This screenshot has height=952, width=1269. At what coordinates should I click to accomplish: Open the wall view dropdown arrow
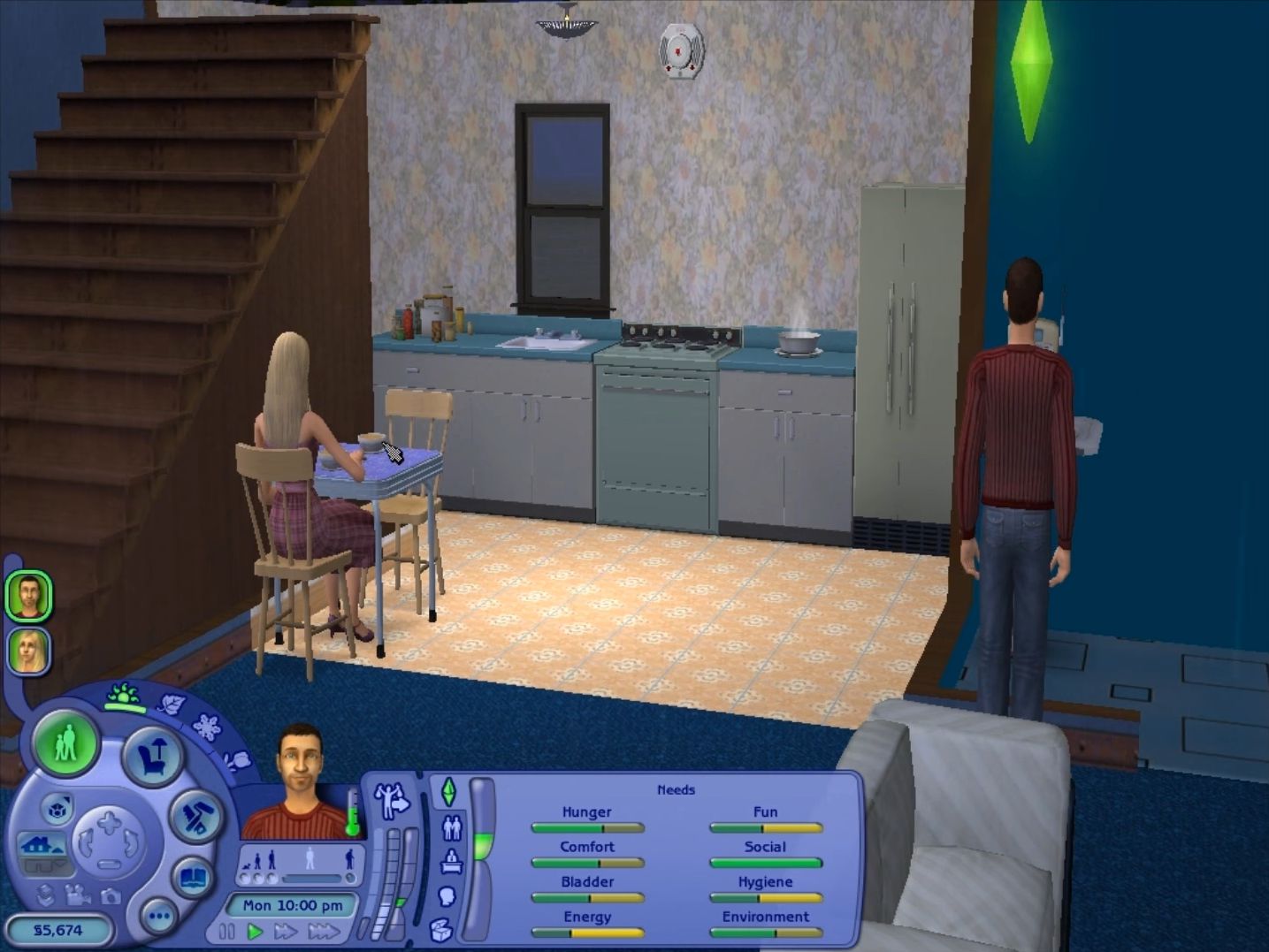59,864
